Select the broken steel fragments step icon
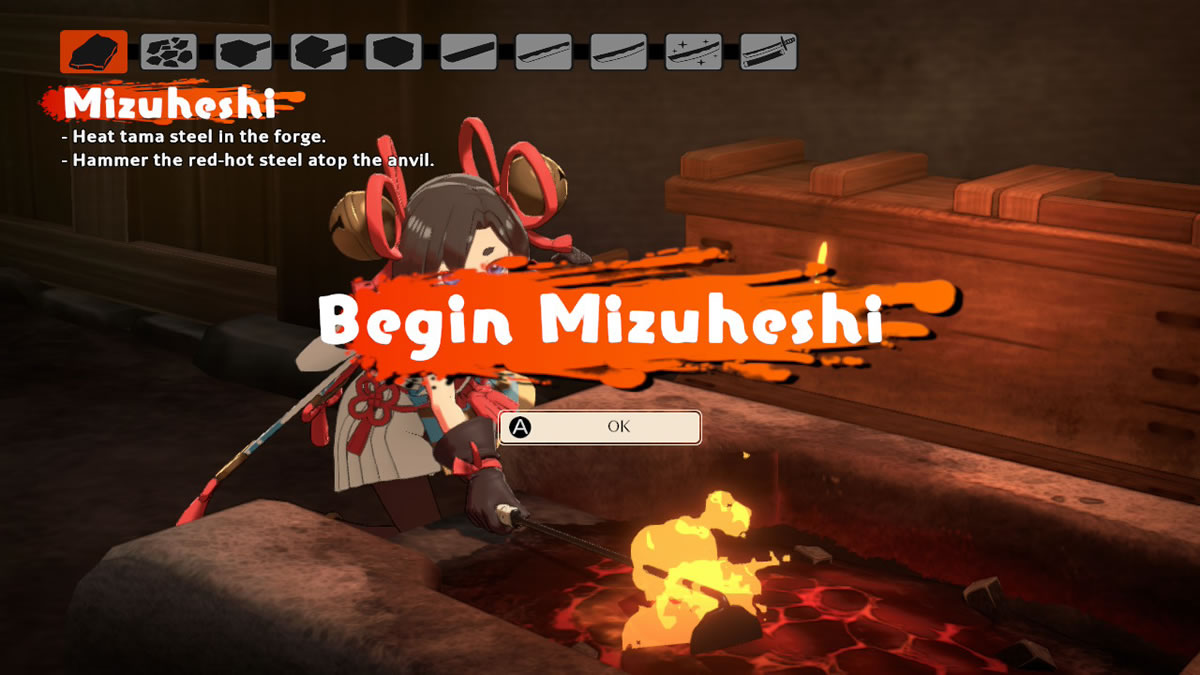The height and width of the screenshot is (675, 1200). coord(169,51)
